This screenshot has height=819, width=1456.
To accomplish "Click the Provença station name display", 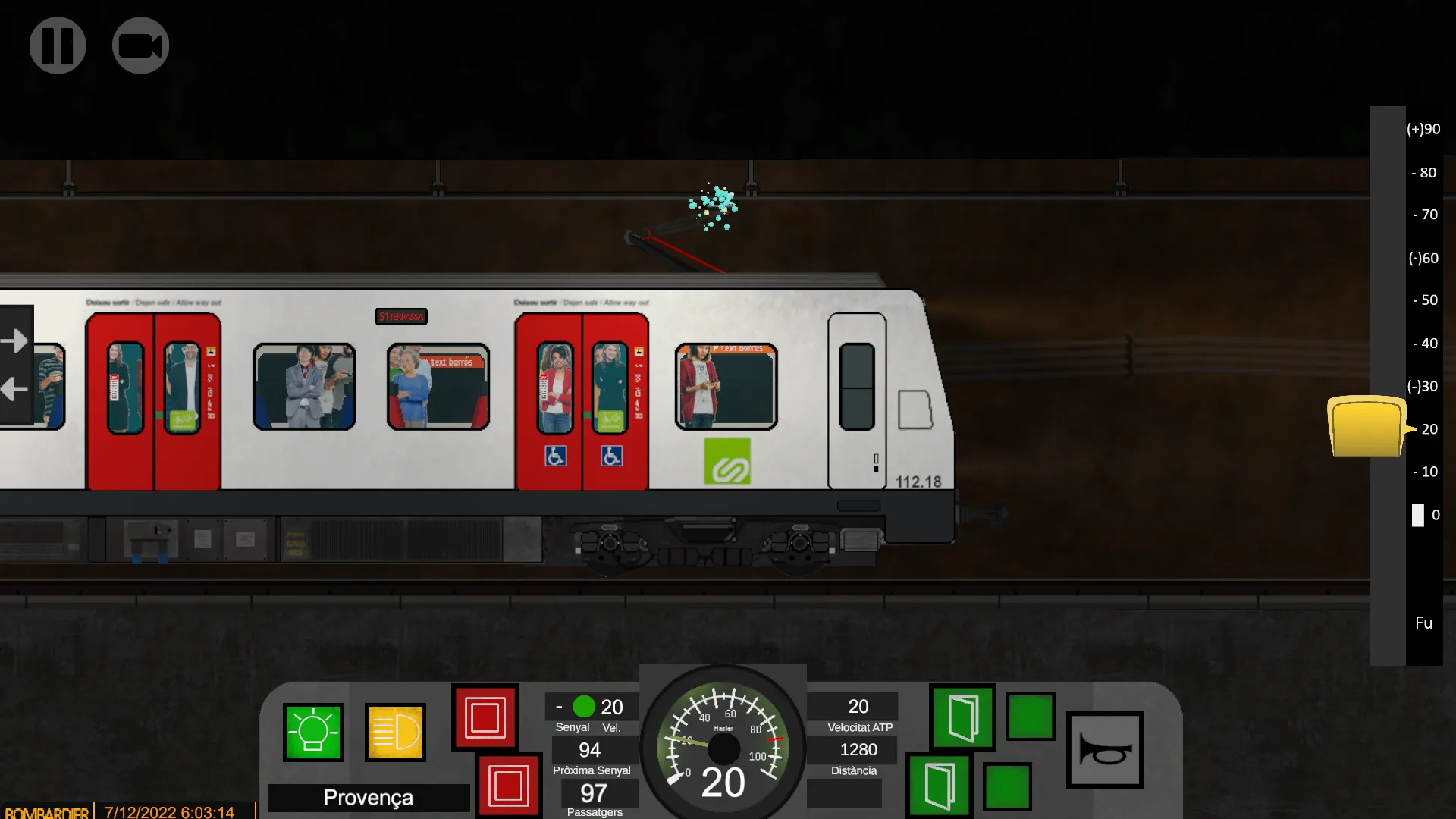I will (369, 797).
